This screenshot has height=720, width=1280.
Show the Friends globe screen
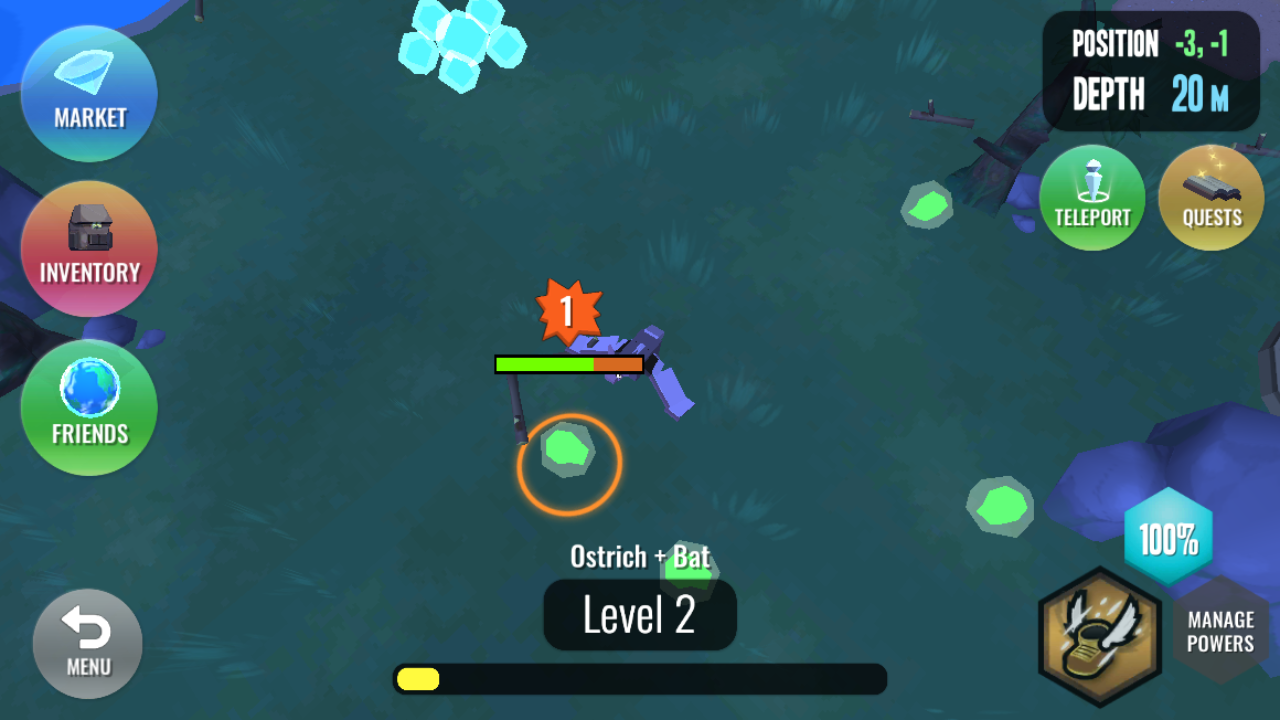click(89, 407)
